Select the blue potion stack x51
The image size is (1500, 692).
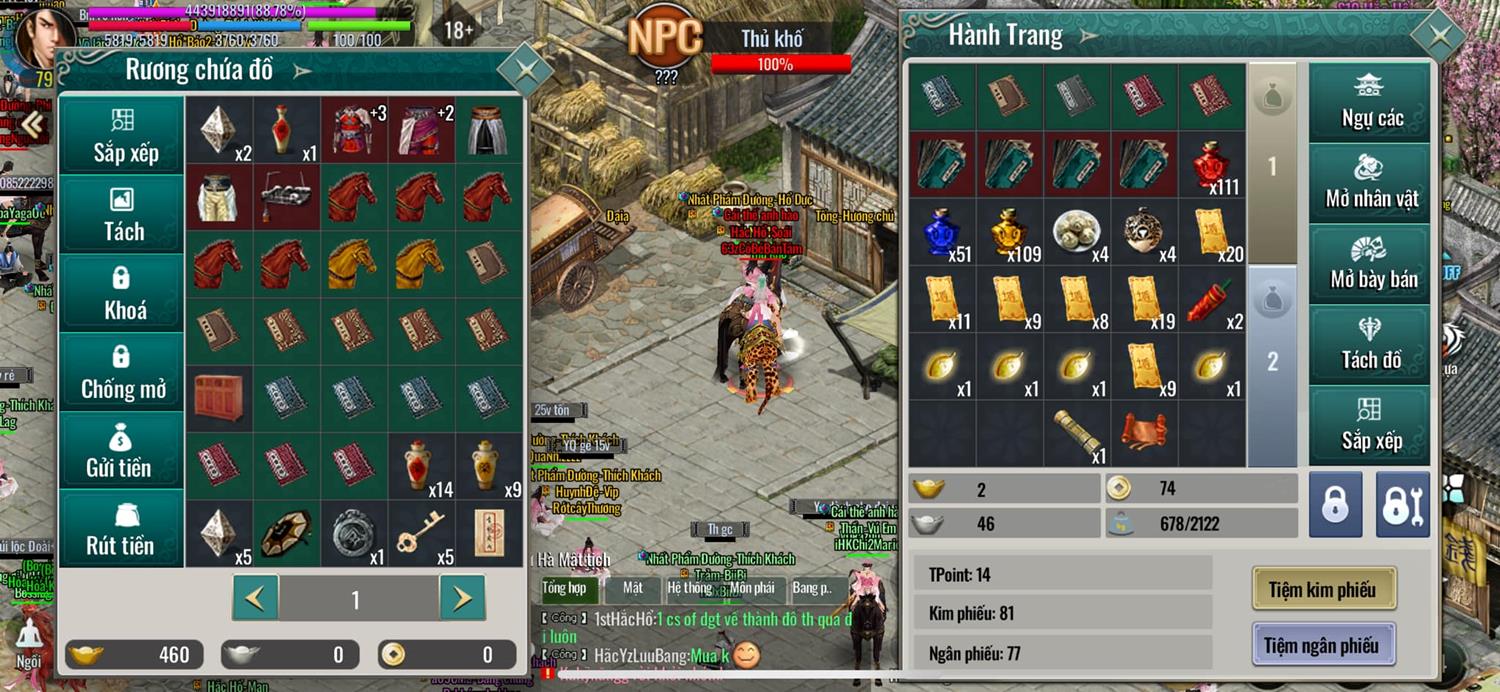tap(942, 232)
